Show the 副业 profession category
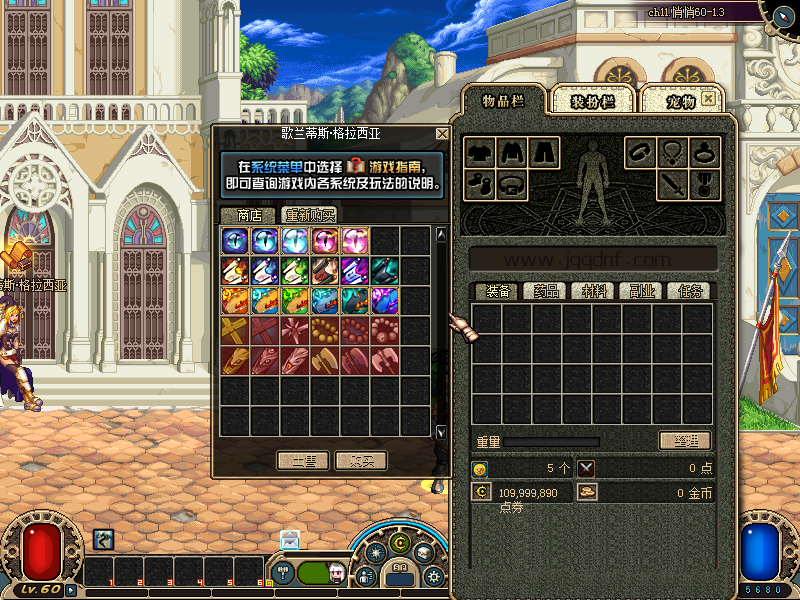This screenshot has height=600, width=800. click(x=641, y=291)
